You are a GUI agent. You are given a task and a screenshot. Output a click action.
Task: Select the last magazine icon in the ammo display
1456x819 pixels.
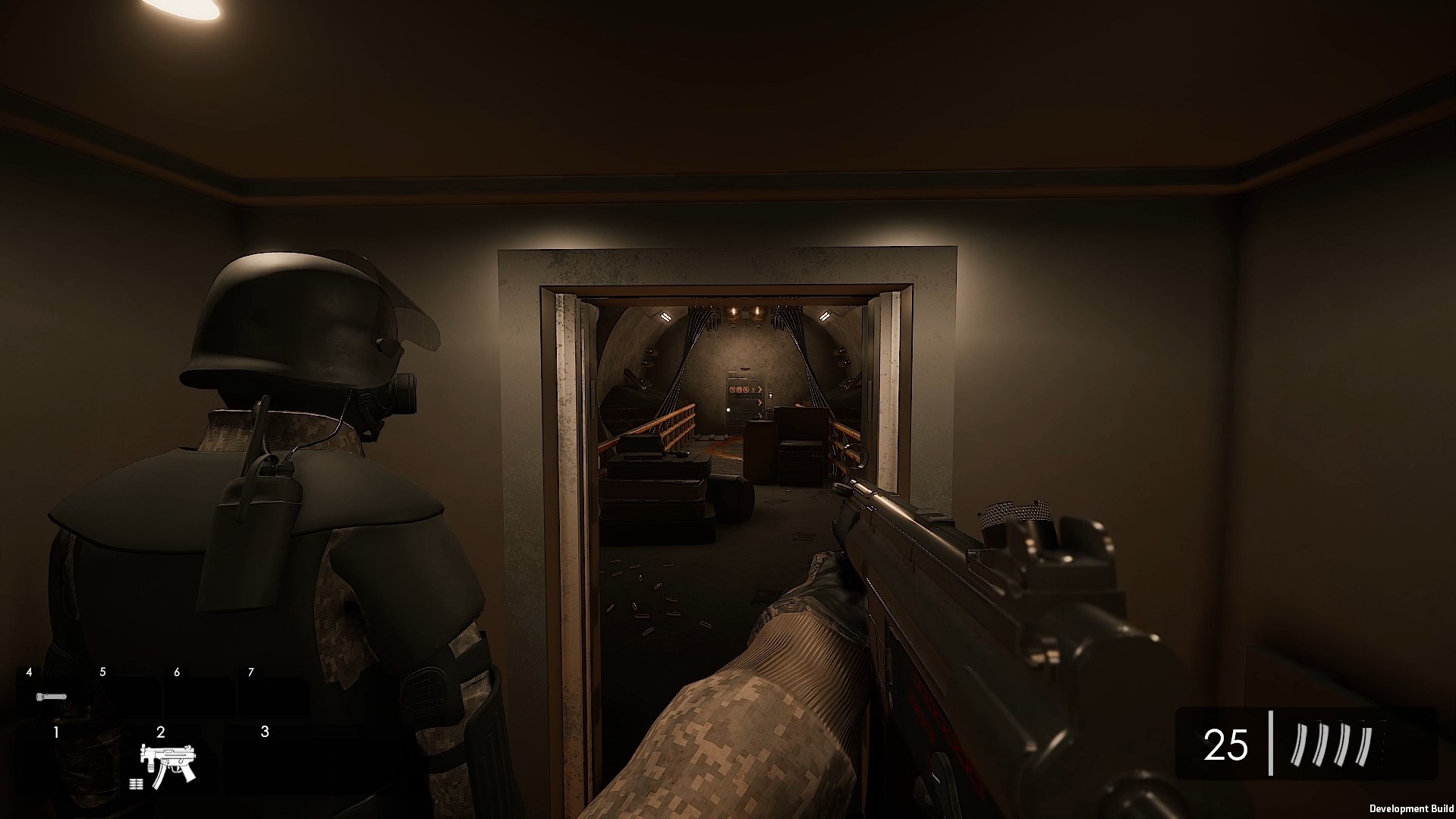1363,746
